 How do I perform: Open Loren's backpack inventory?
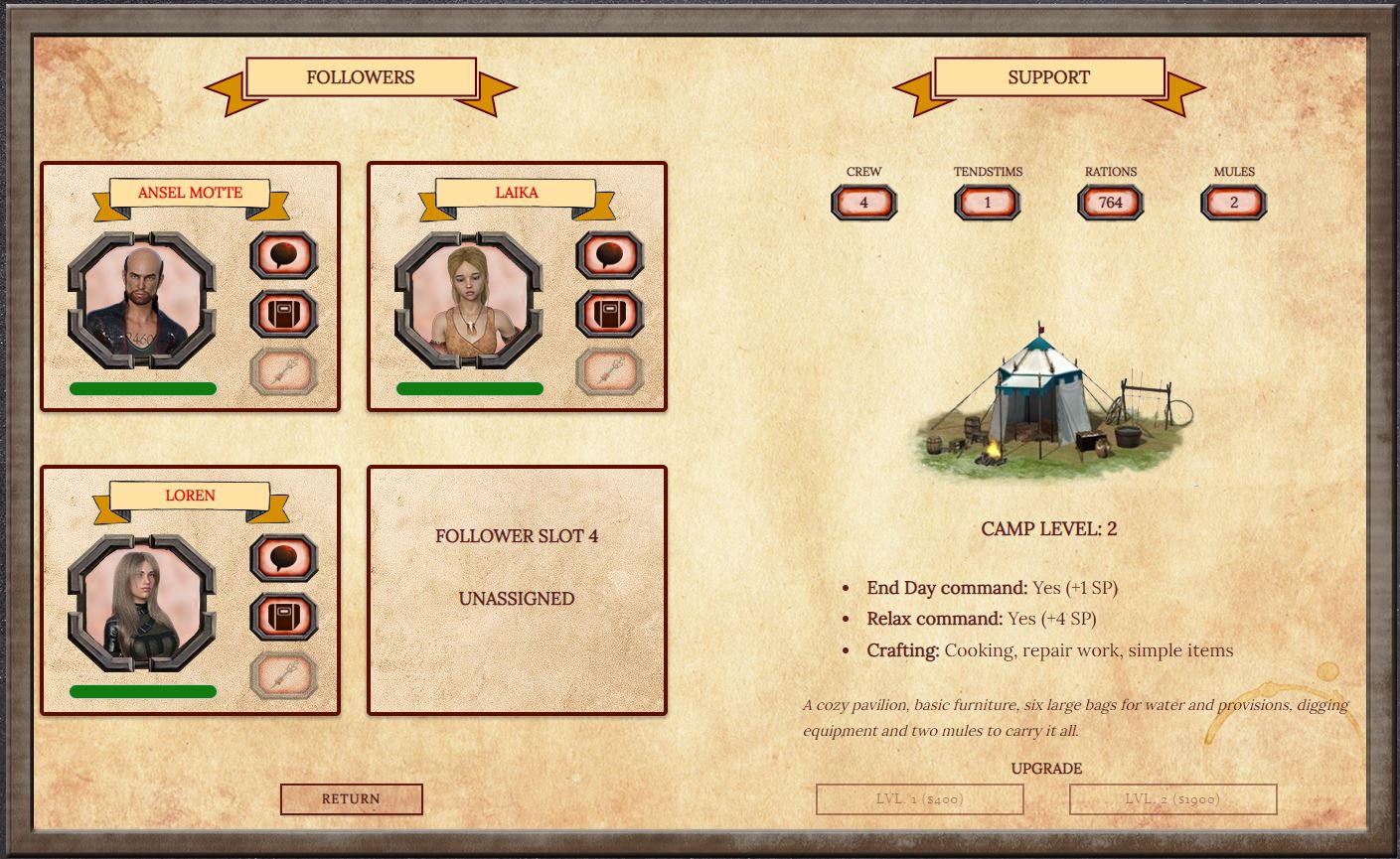click(284, 617)
